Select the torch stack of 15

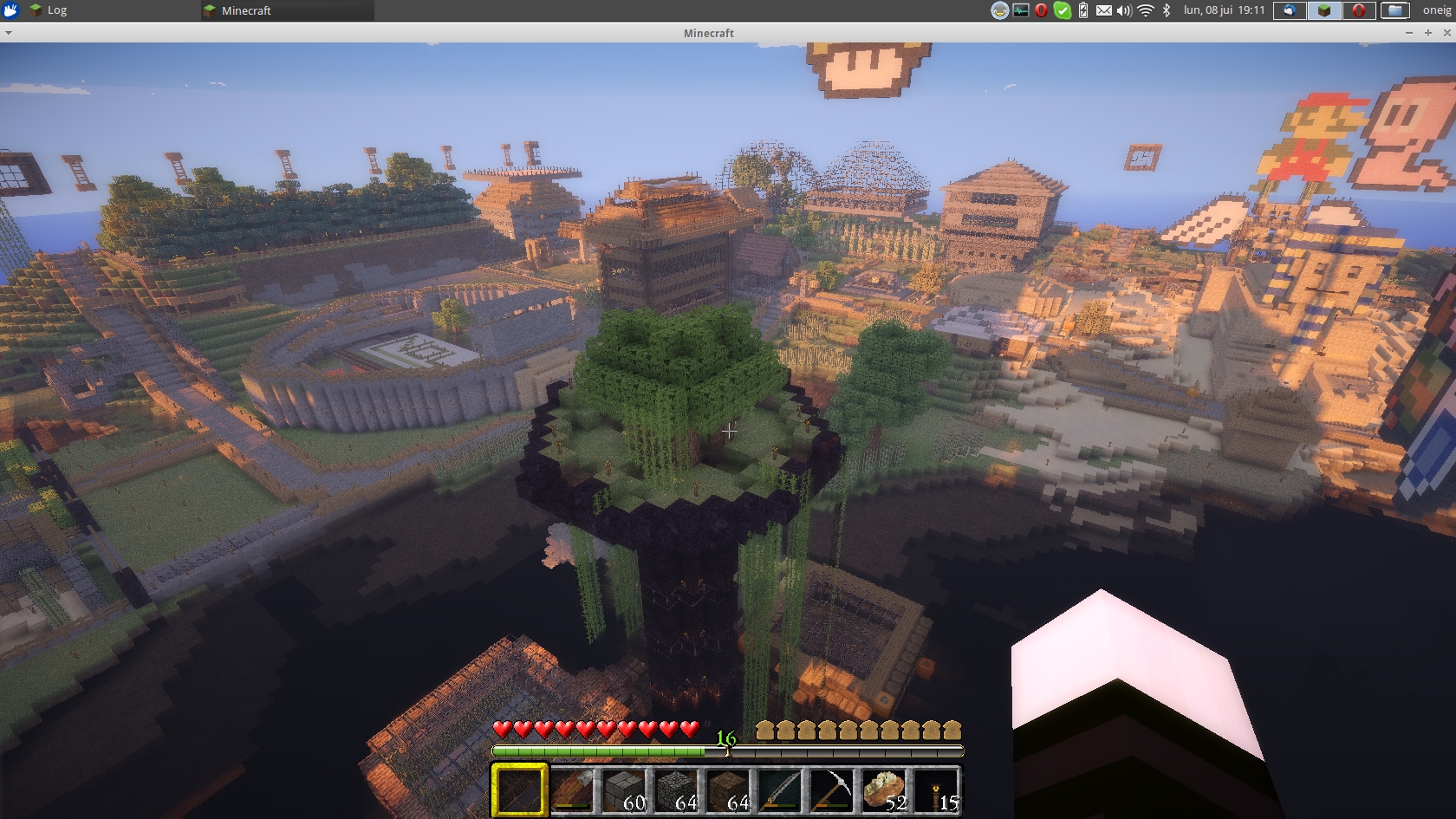coord(935,790)
